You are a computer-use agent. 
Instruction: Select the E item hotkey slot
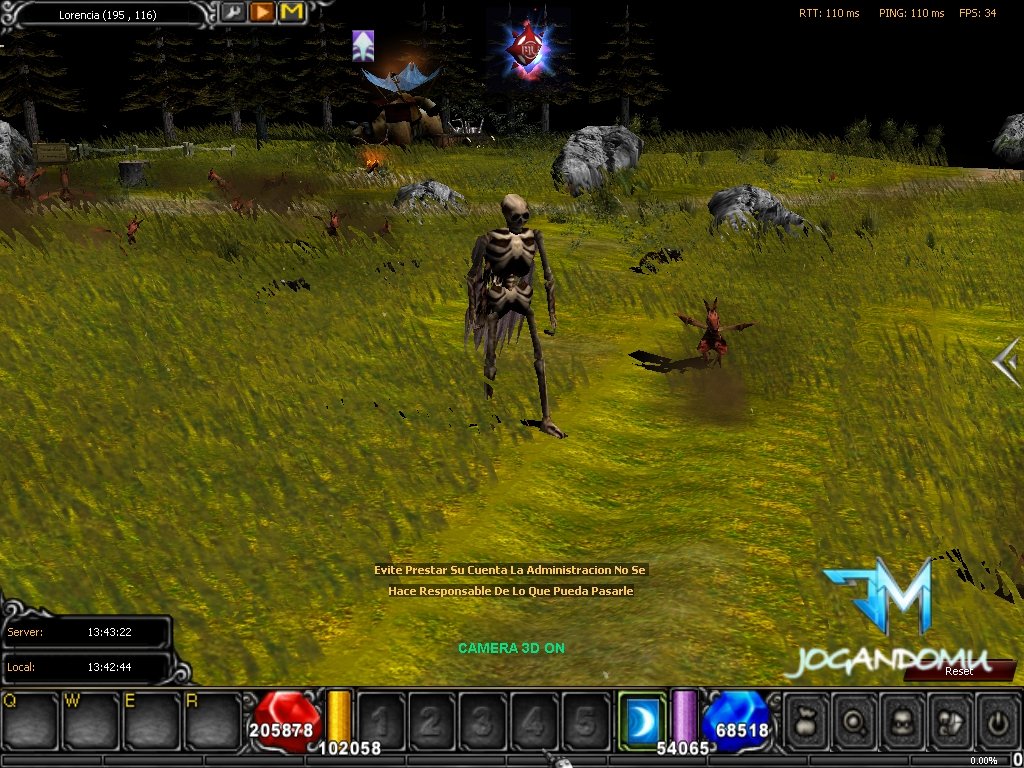pos(151,720)
